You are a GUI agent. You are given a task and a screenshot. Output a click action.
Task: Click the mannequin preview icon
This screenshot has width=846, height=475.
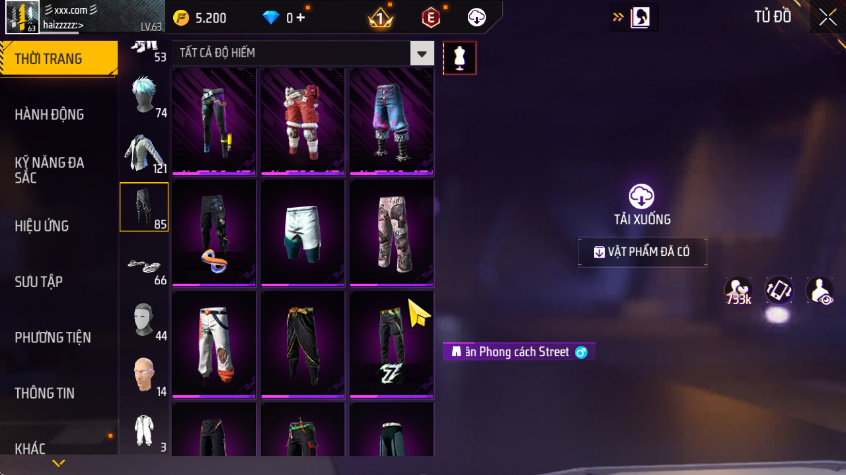point(460,58)
